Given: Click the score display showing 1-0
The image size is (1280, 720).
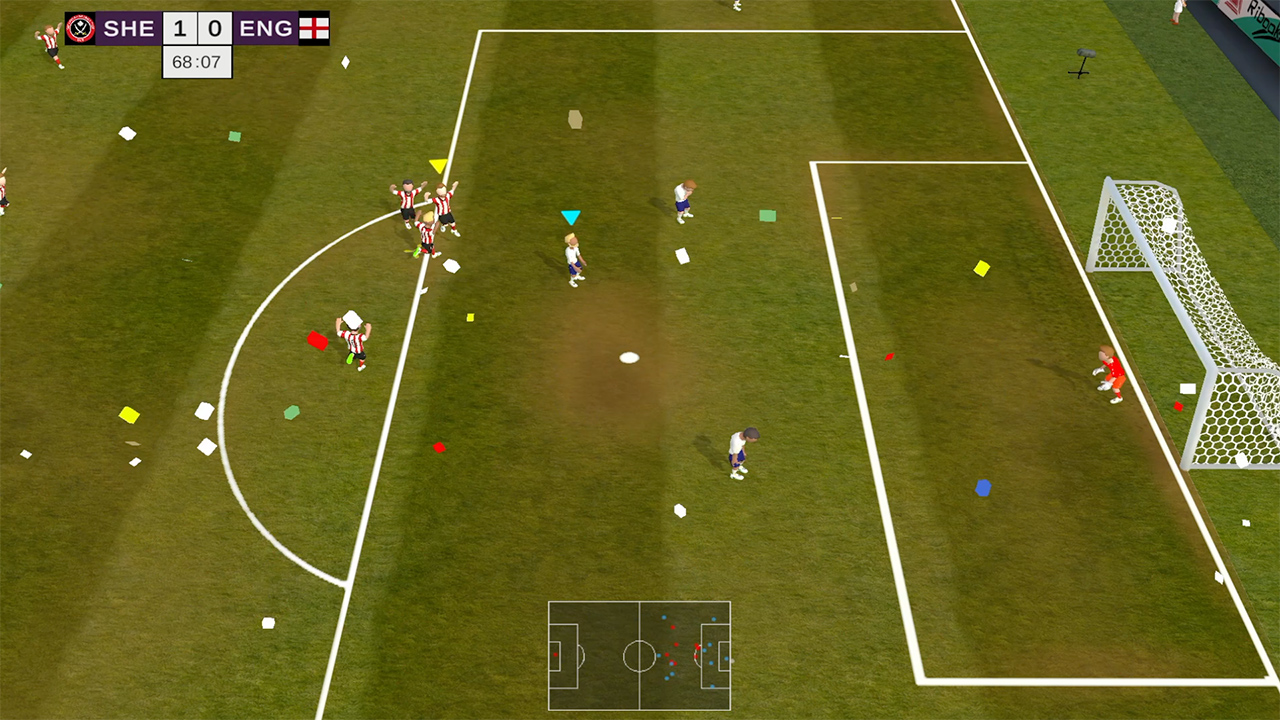Looking at the screenshot, I should click(196, 27).
